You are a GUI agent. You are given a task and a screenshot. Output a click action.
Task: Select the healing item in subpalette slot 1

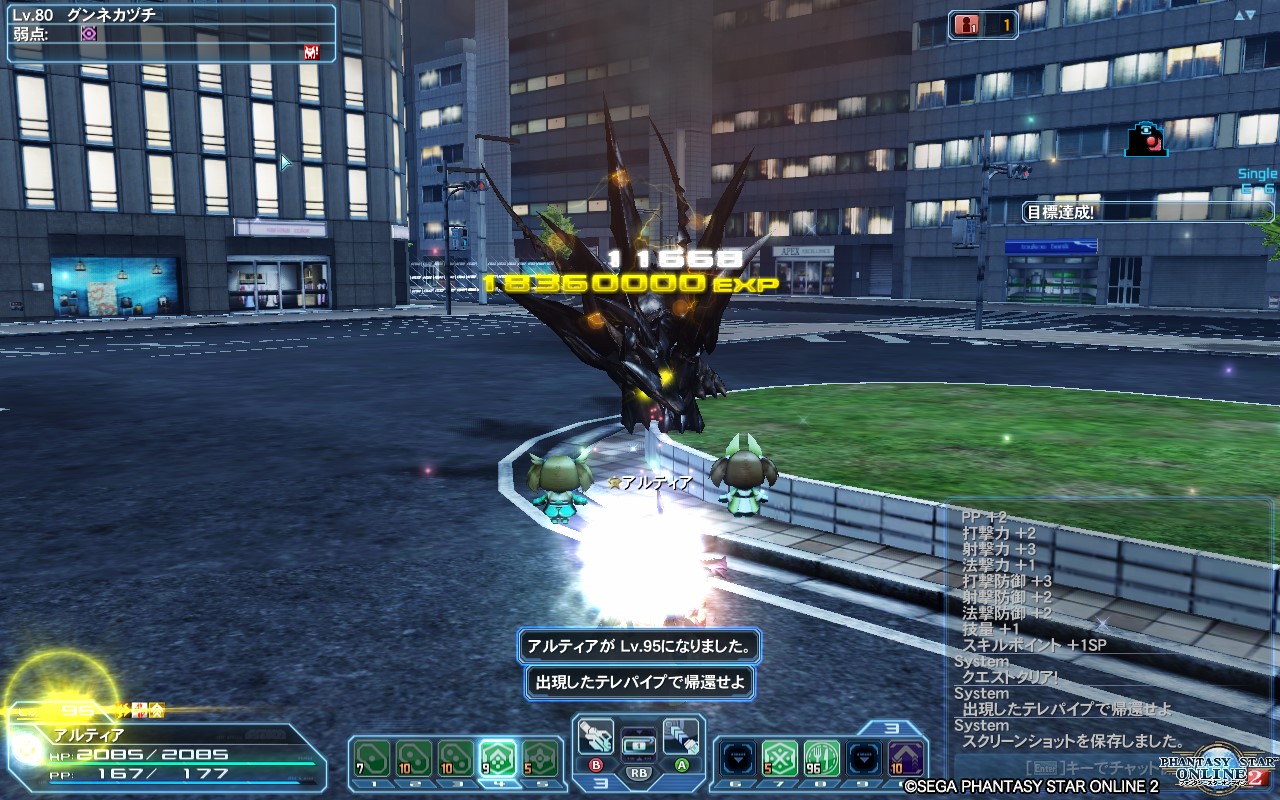372,757
